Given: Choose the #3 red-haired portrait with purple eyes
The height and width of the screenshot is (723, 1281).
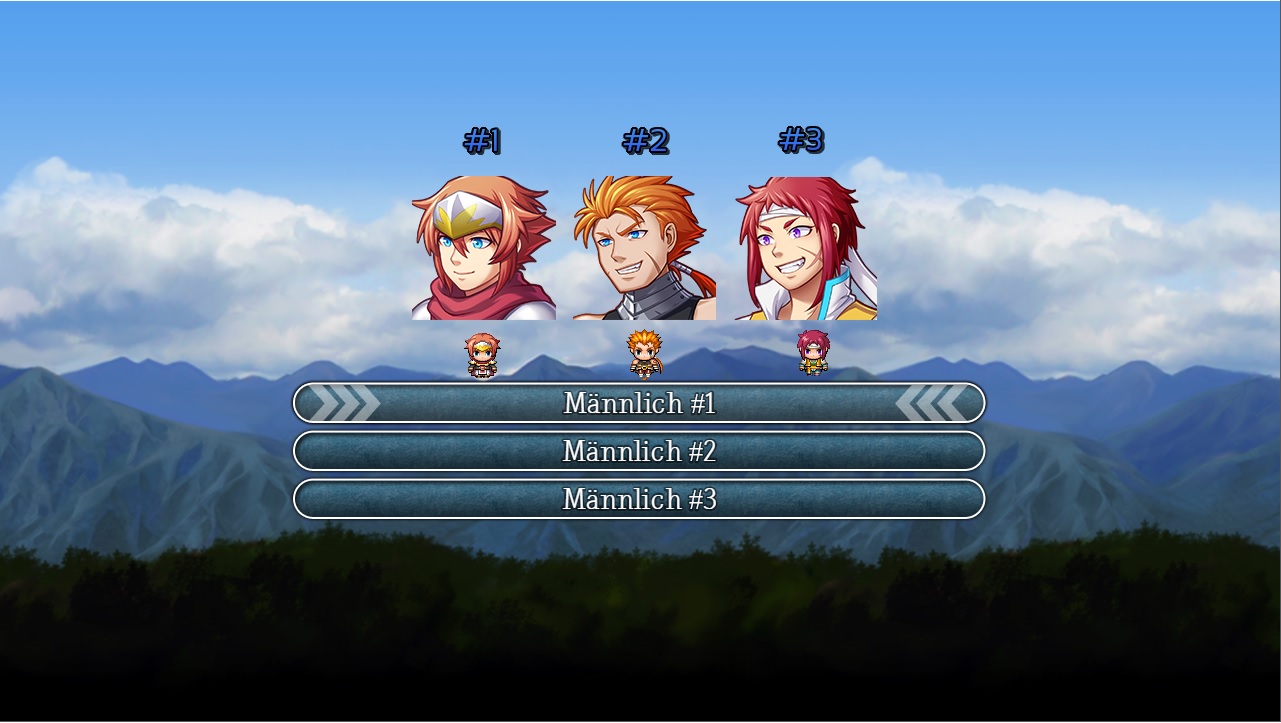Looking at the screenshot, I should [805, 248].
